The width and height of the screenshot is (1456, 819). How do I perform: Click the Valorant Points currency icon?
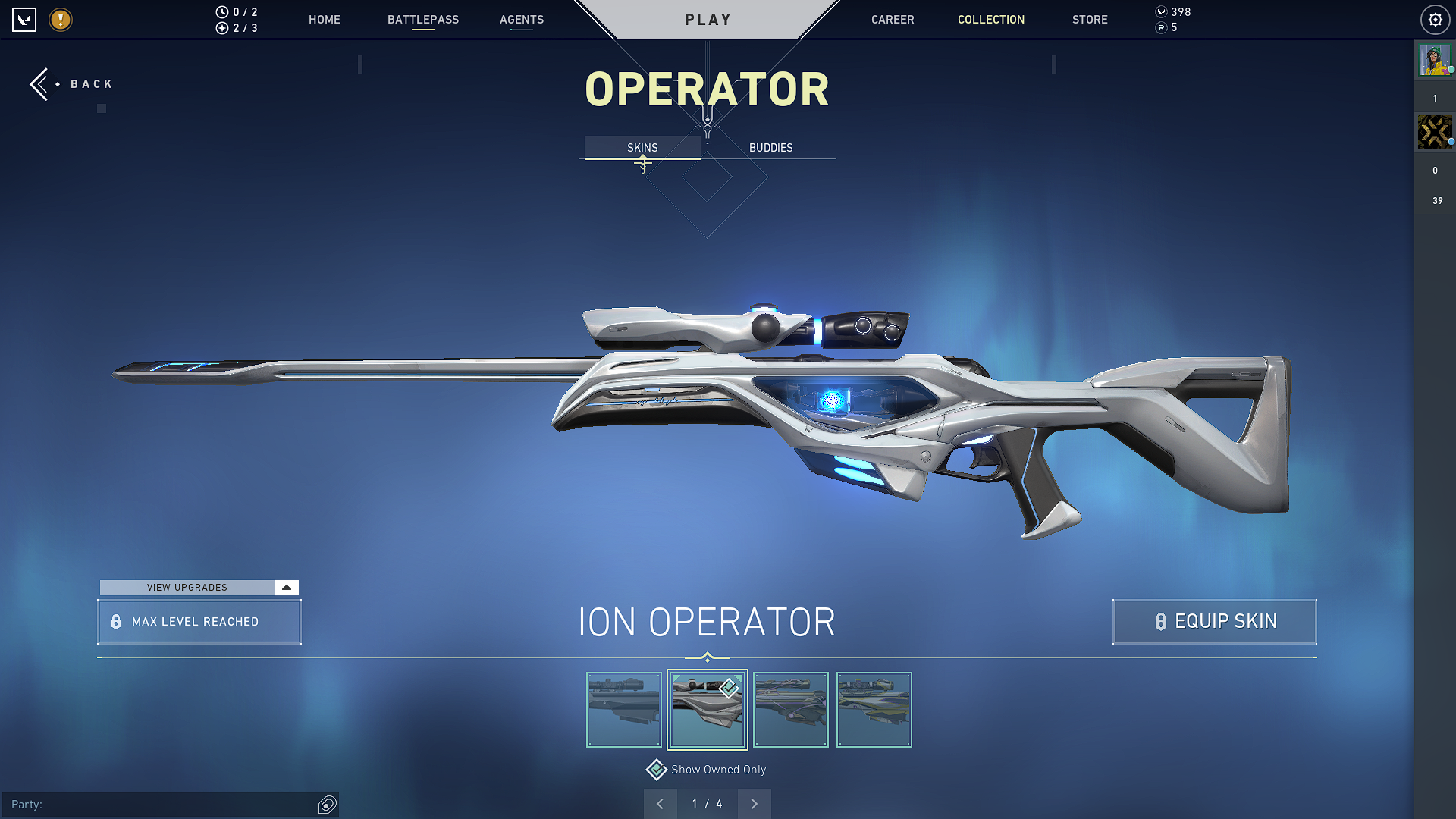[x=1159, y=11]
